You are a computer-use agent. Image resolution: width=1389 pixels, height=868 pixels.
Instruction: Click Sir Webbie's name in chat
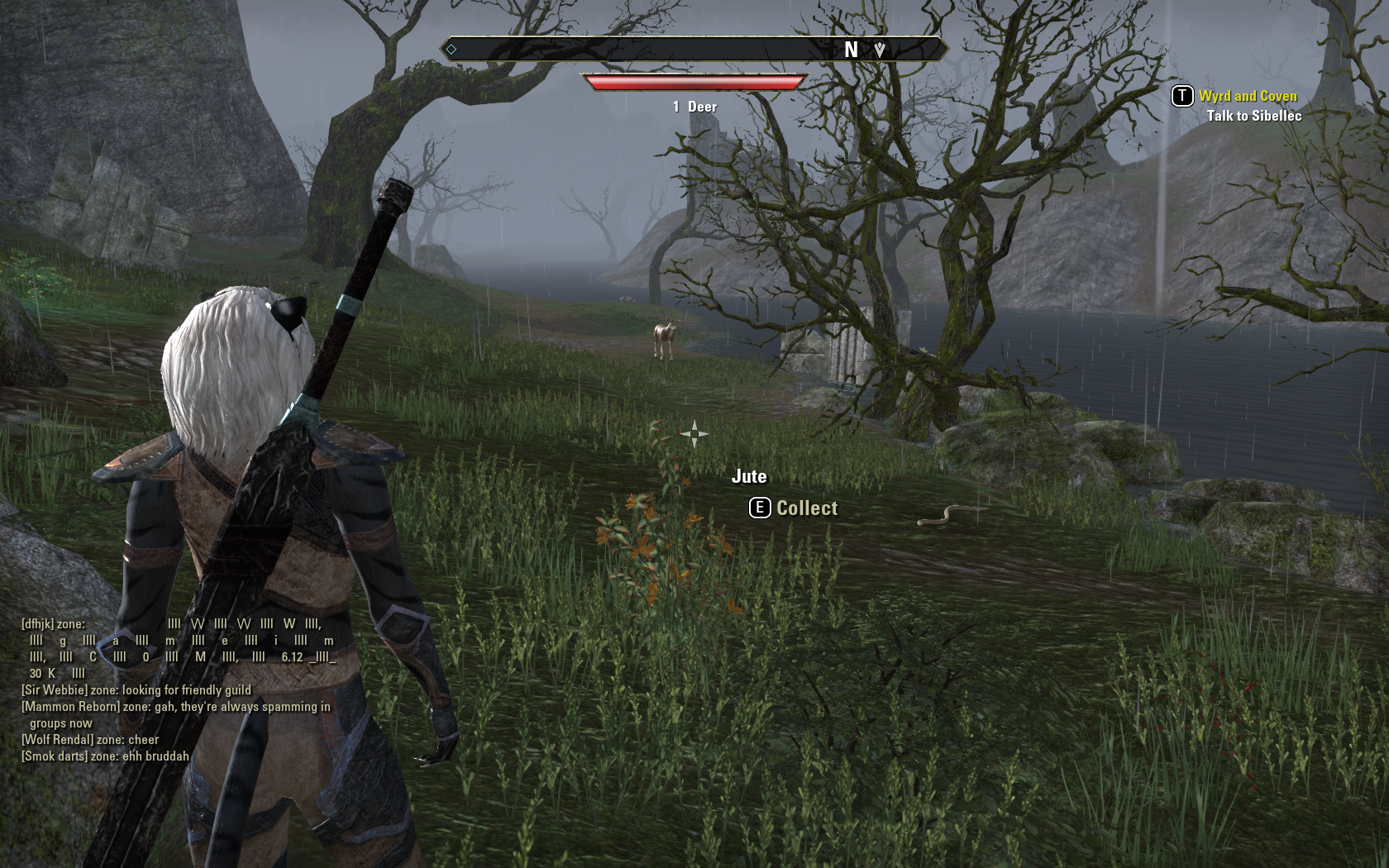click(55, 690)
